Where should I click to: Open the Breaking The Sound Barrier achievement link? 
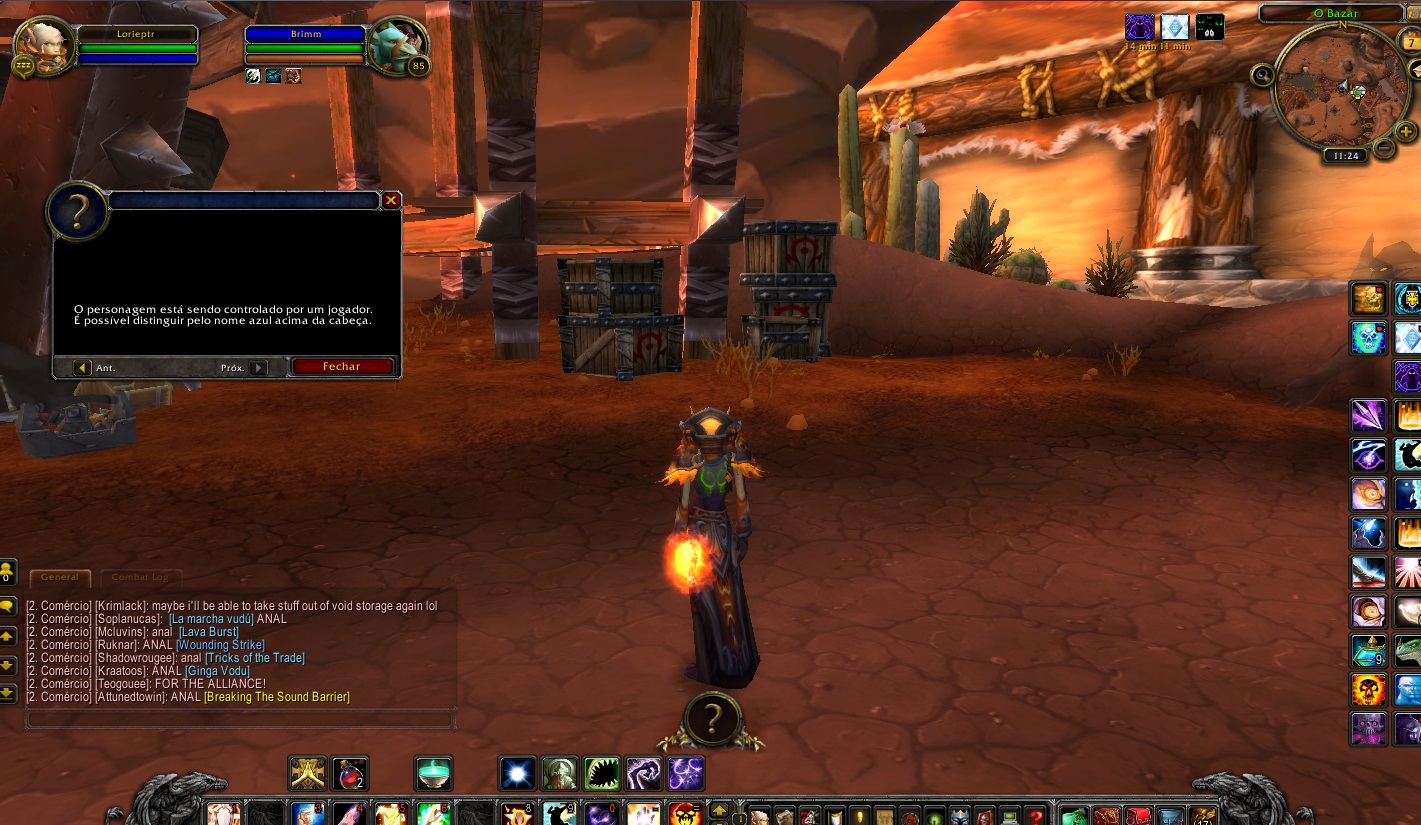click(277, 697)
